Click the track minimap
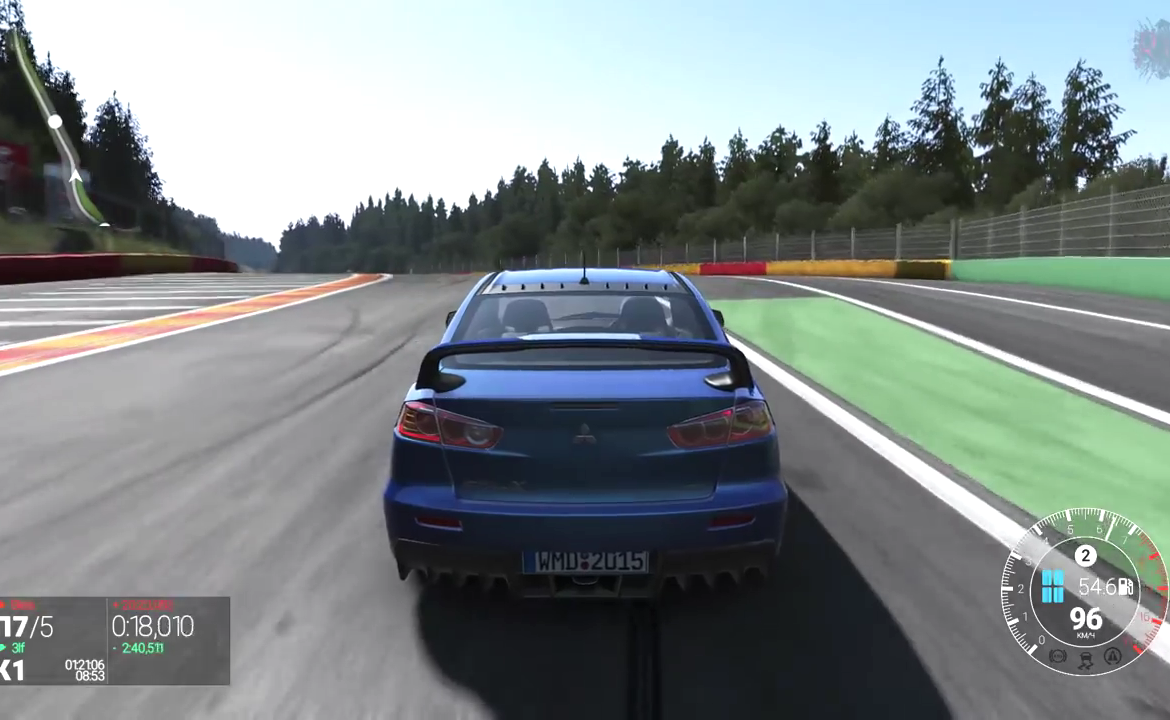1170x720 pixels. (x=60, y=130)
